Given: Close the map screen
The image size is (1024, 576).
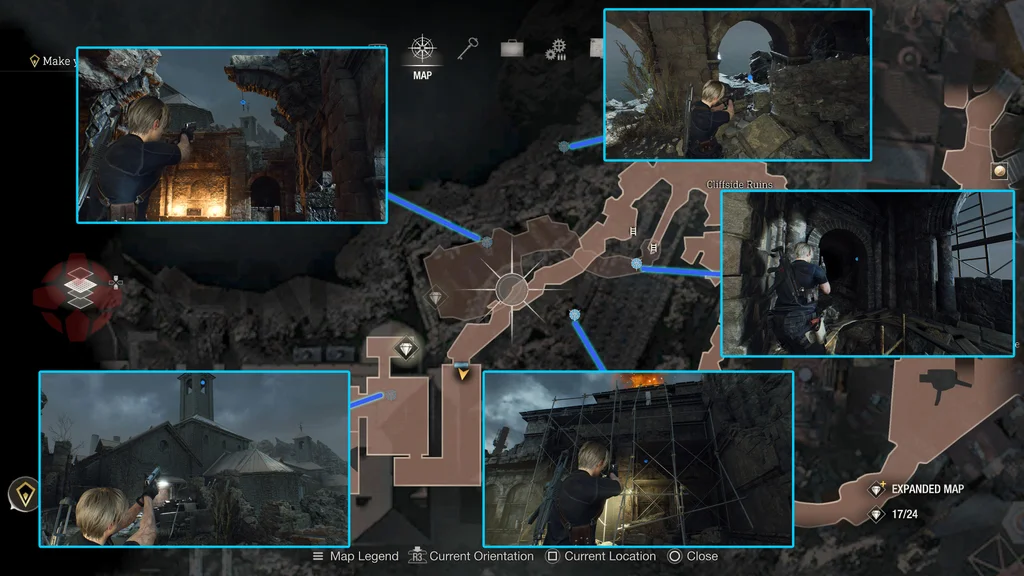Looking at the screenshot, I should (692, 556).
